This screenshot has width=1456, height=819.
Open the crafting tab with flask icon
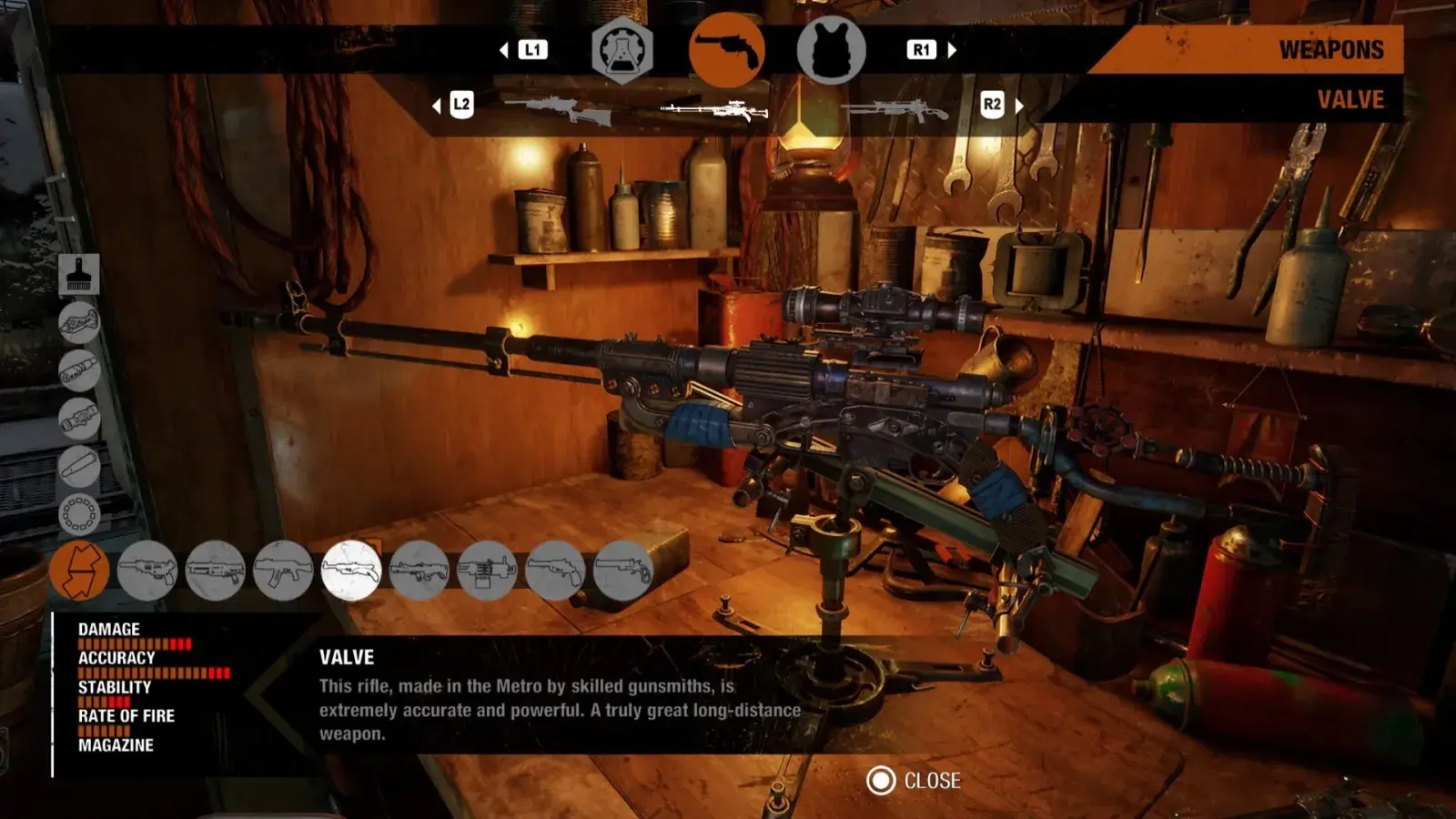622,51
